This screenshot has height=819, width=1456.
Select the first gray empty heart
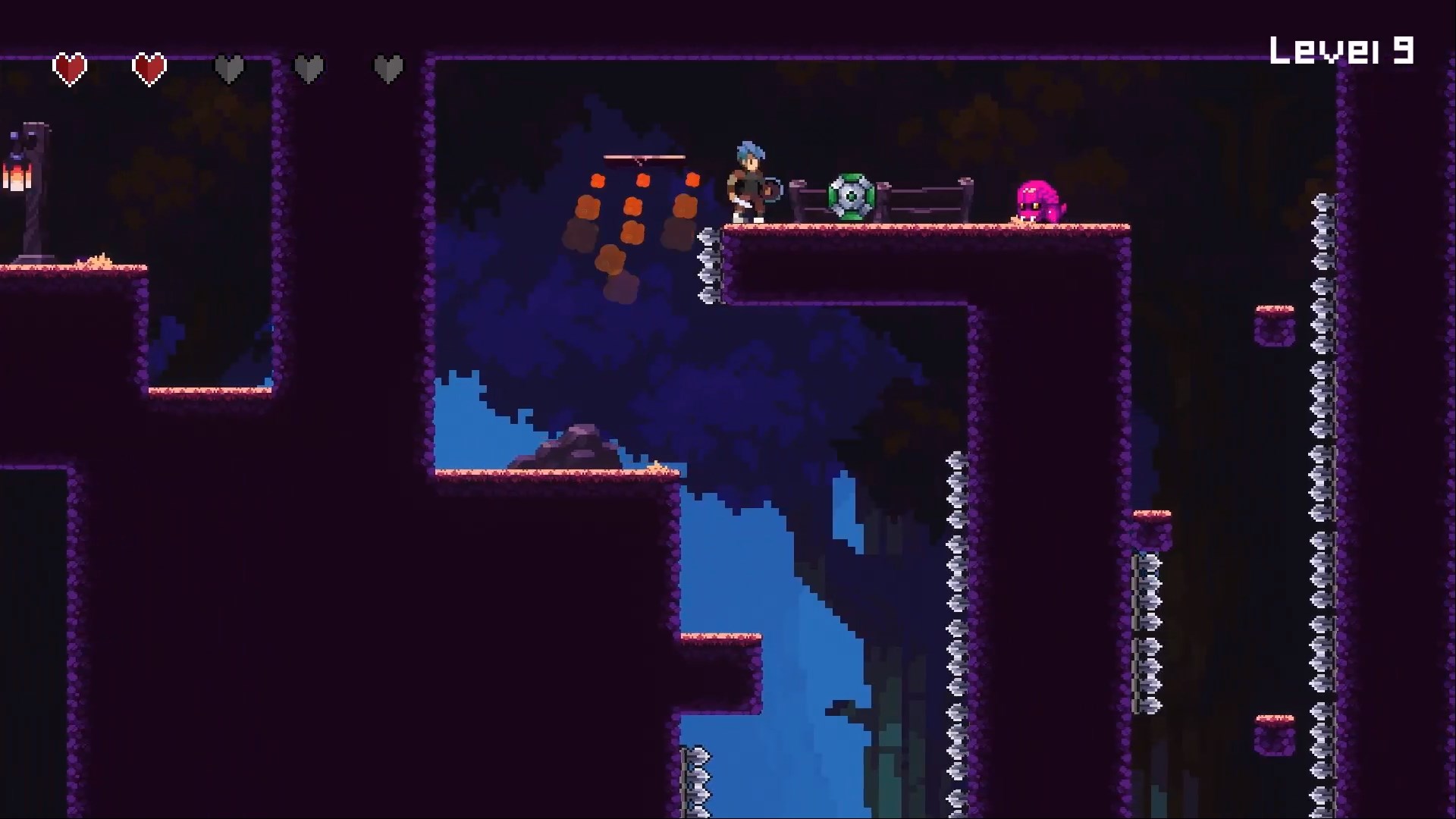coord(230,67)
